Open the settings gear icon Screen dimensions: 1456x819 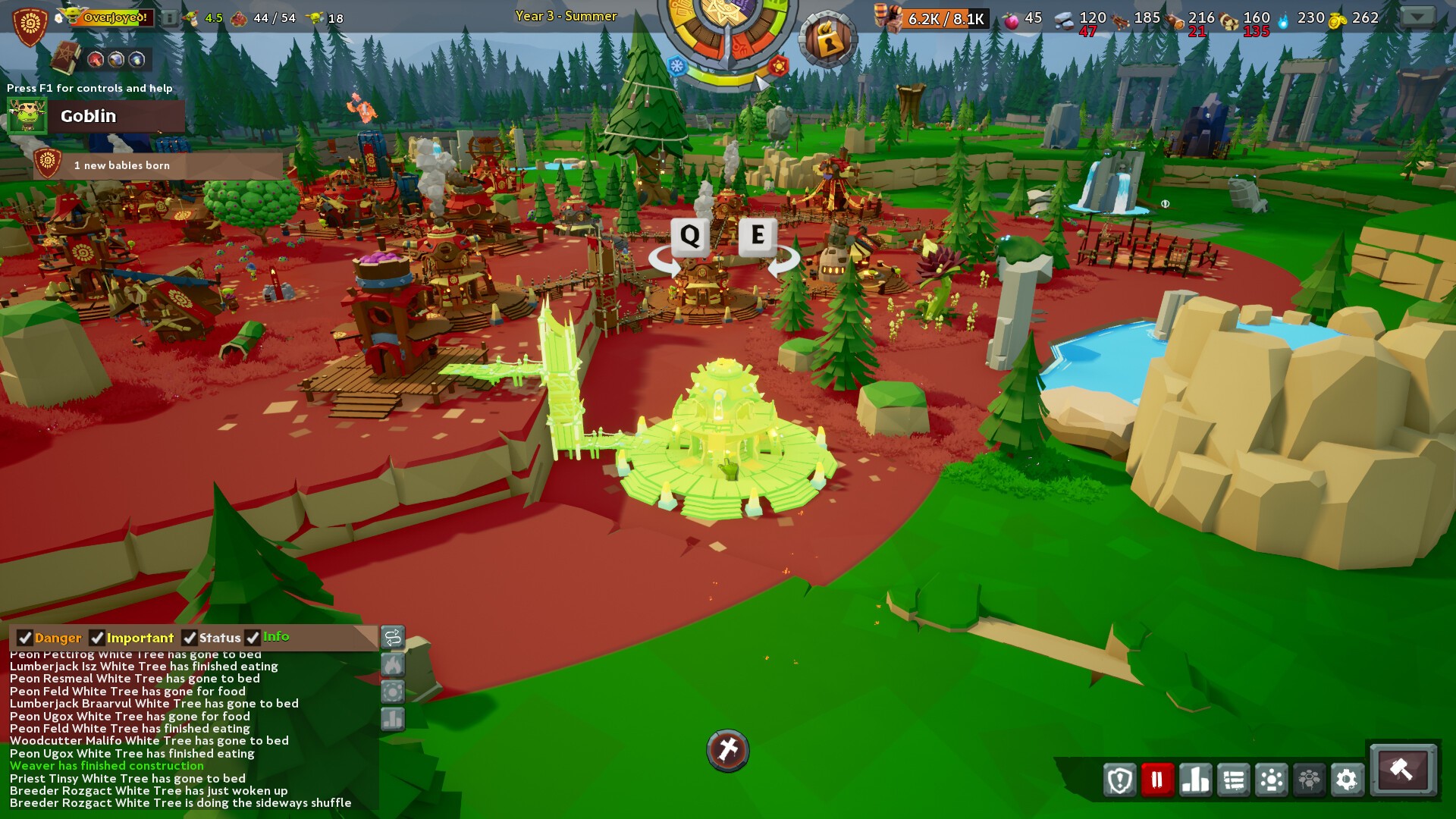tap(1347, 779)
